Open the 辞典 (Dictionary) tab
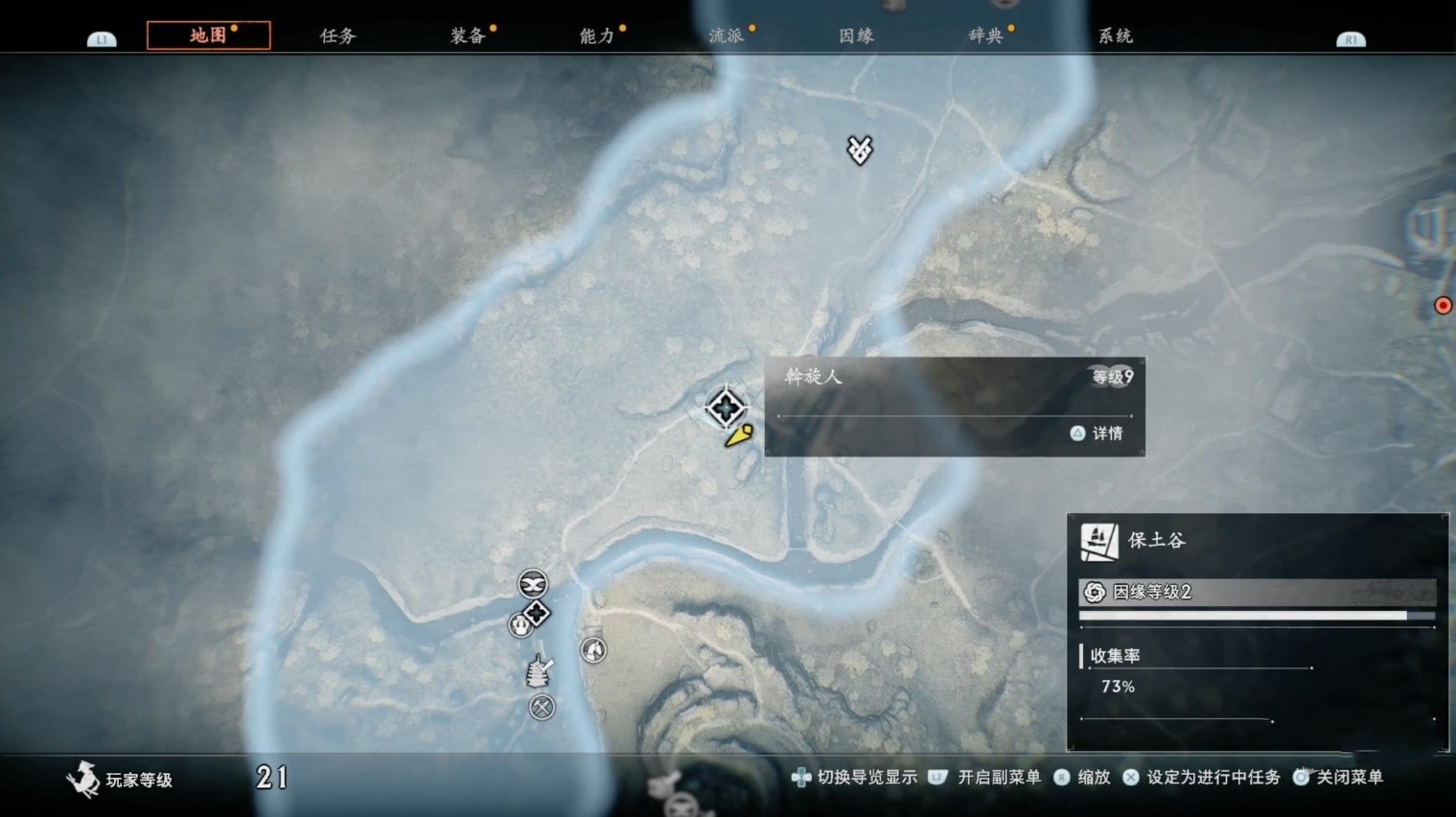The height and width of the screenshot is (817, 1456). pos(985,35)
